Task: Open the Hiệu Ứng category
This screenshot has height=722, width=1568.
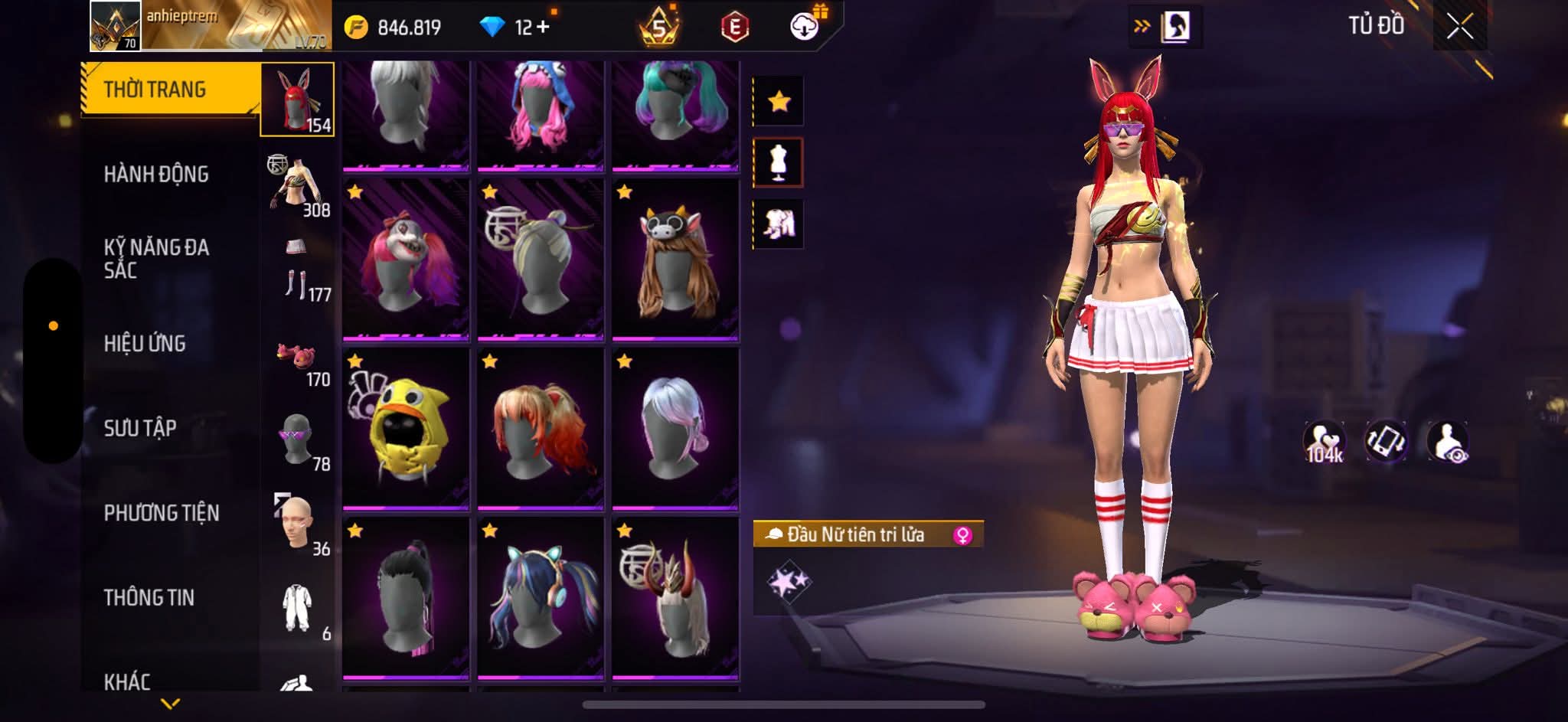Action: point(145,344)
